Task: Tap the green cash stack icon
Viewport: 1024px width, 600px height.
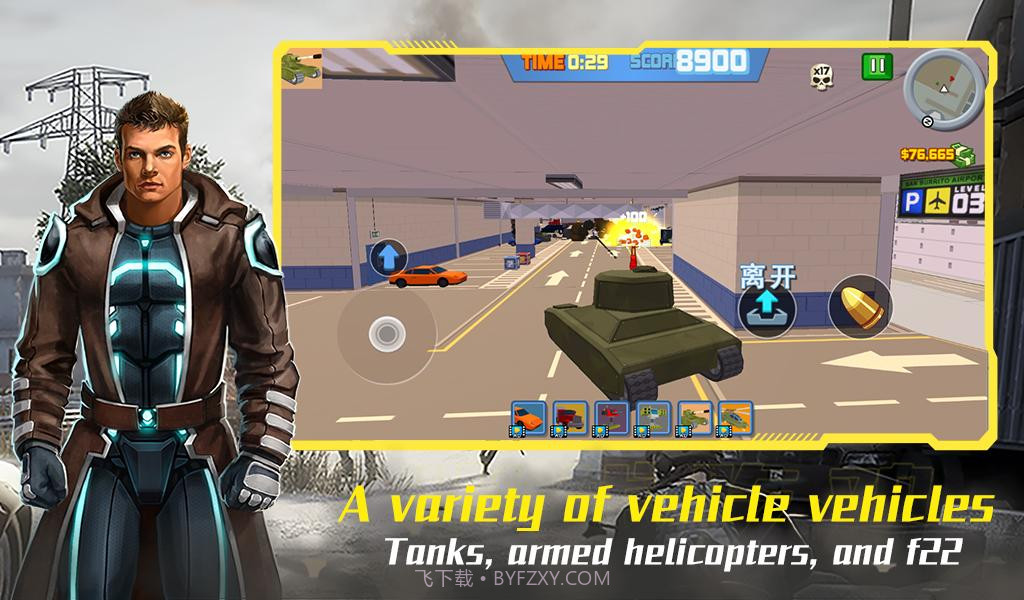Action: pos(963,154)
